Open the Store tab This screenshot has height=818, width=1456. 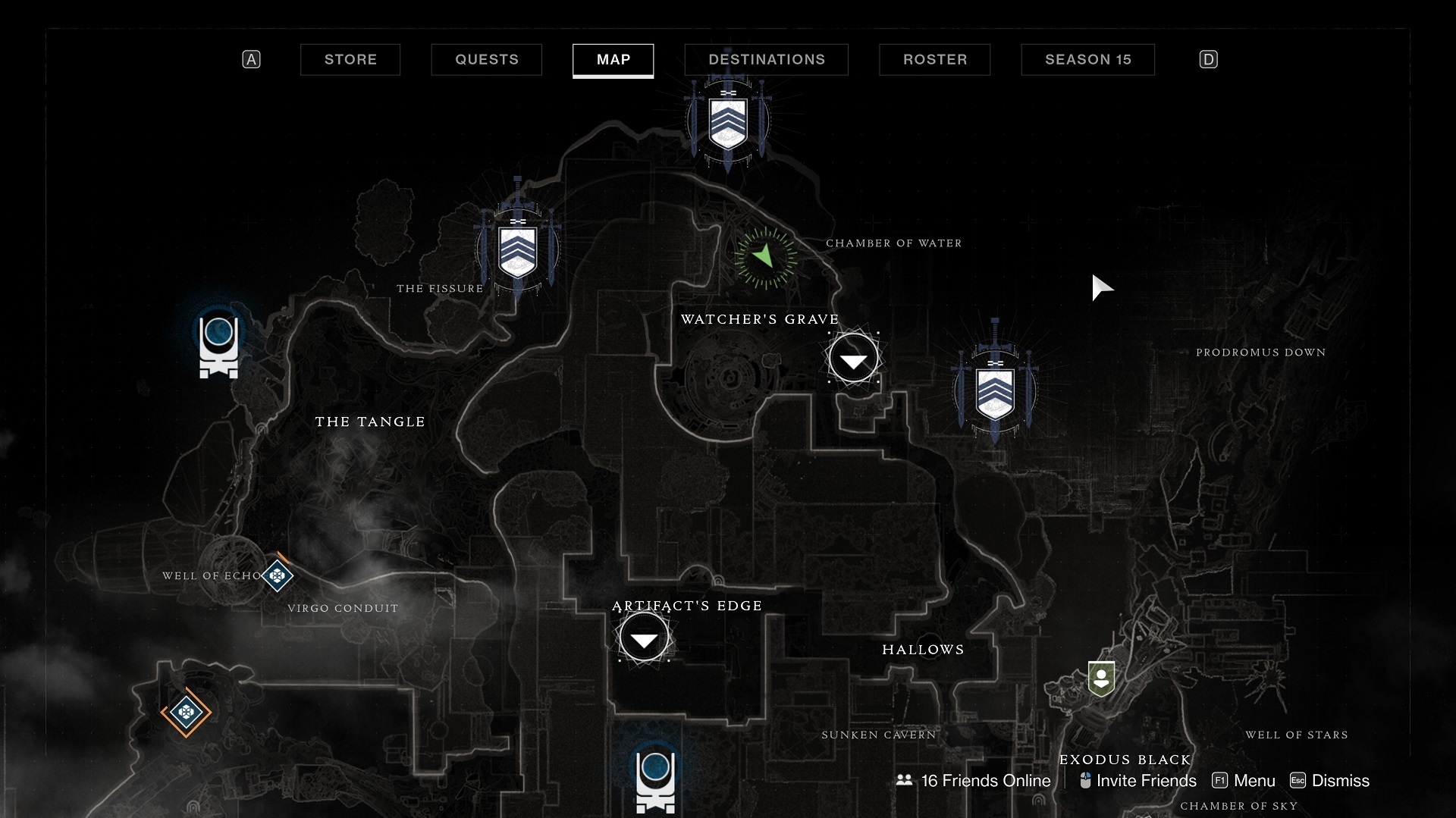point(350,60)
